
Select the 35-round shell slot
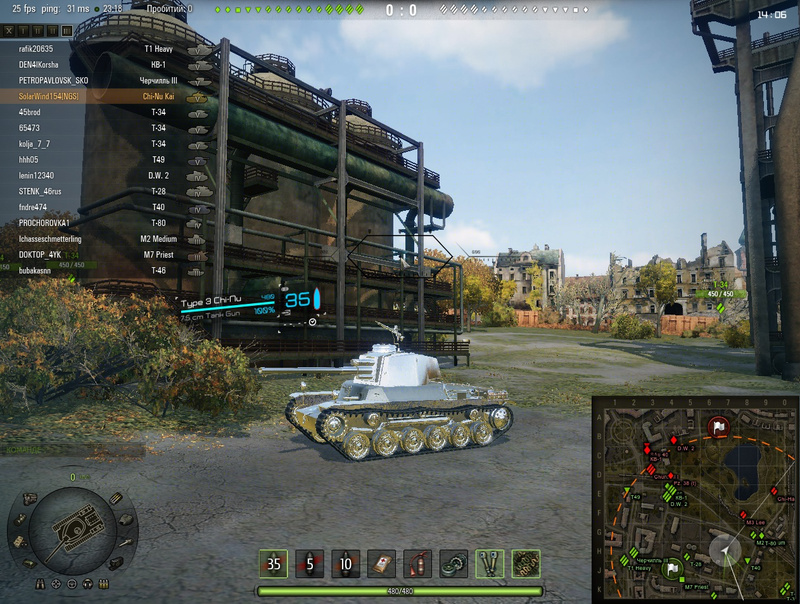click(274, 564)
